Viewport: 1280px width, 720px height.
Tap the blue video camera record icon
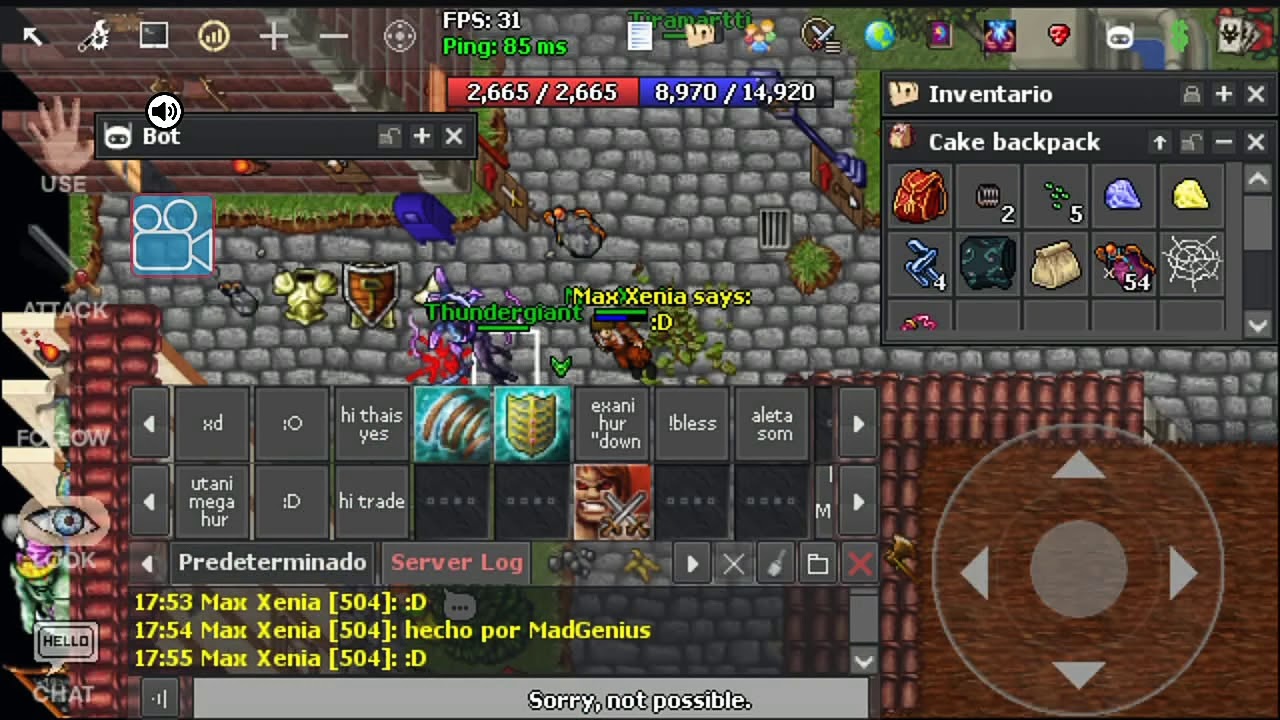click(172, 236)
